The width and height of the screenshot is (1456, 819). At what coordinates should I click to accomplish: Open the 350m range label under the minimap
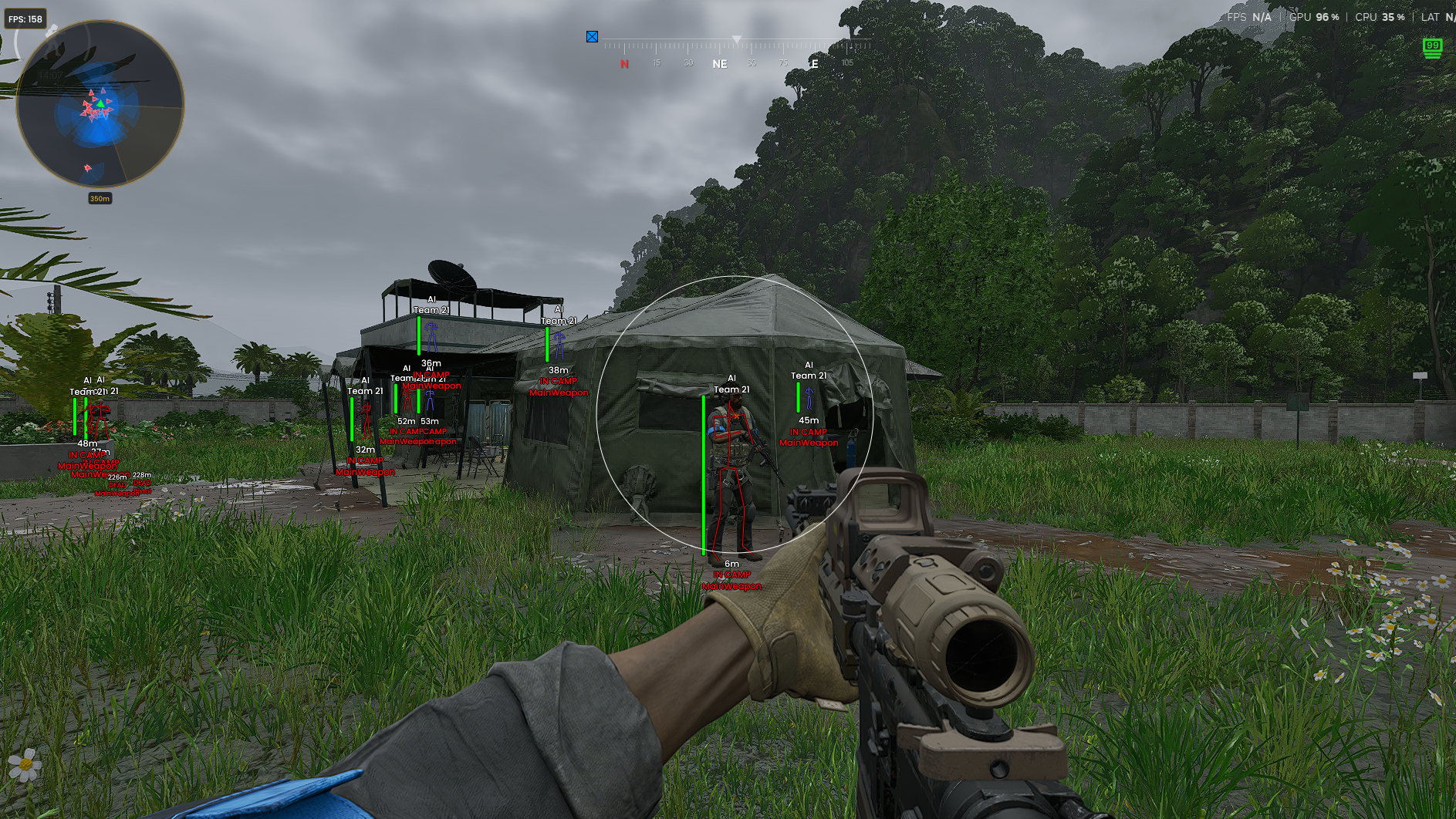100,197
